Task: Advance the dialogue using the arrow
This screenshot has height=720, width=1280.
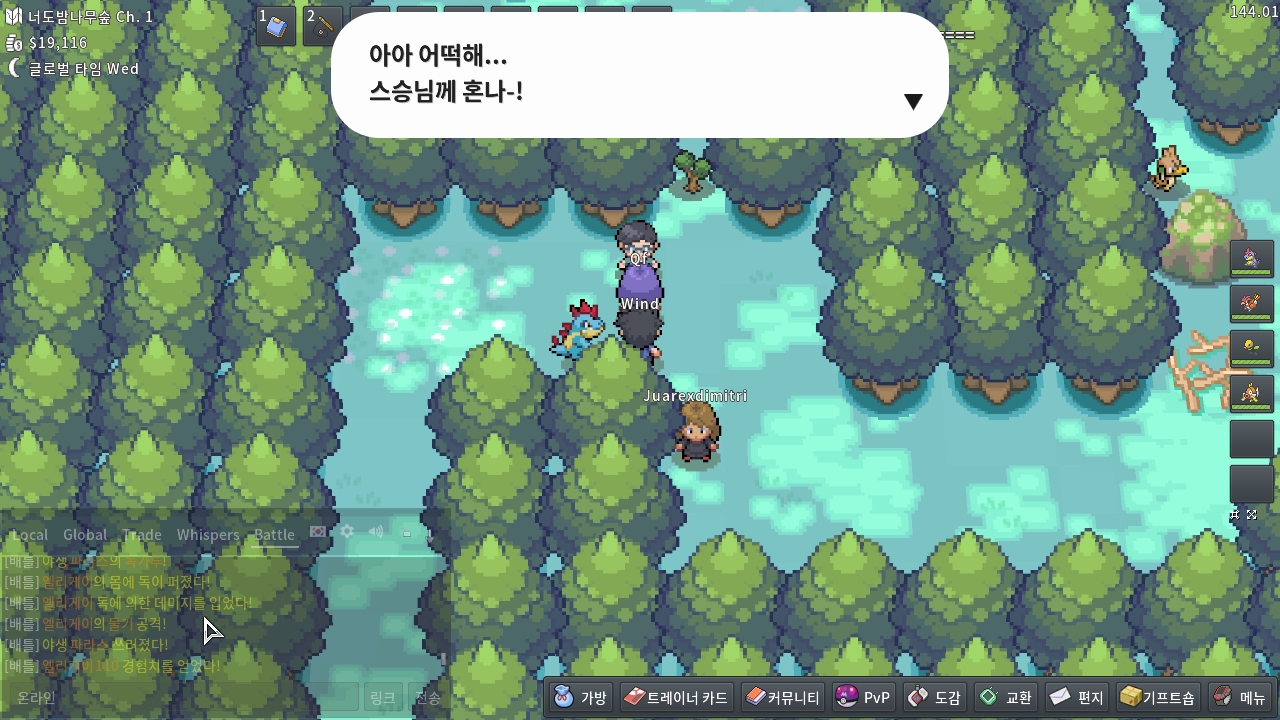Action: [x=912, y=101]
